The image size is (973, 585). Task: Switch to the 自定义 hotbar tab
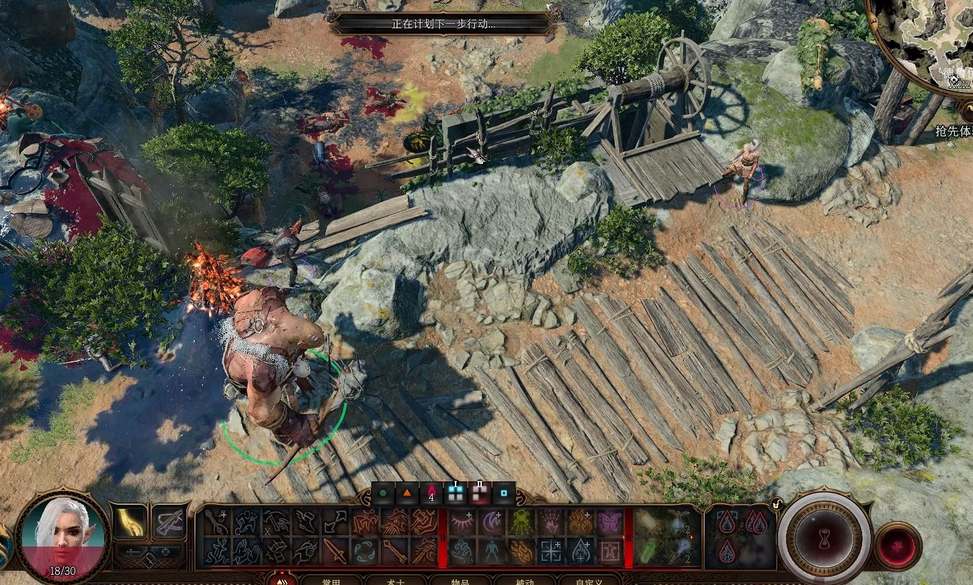pos(581,580)
